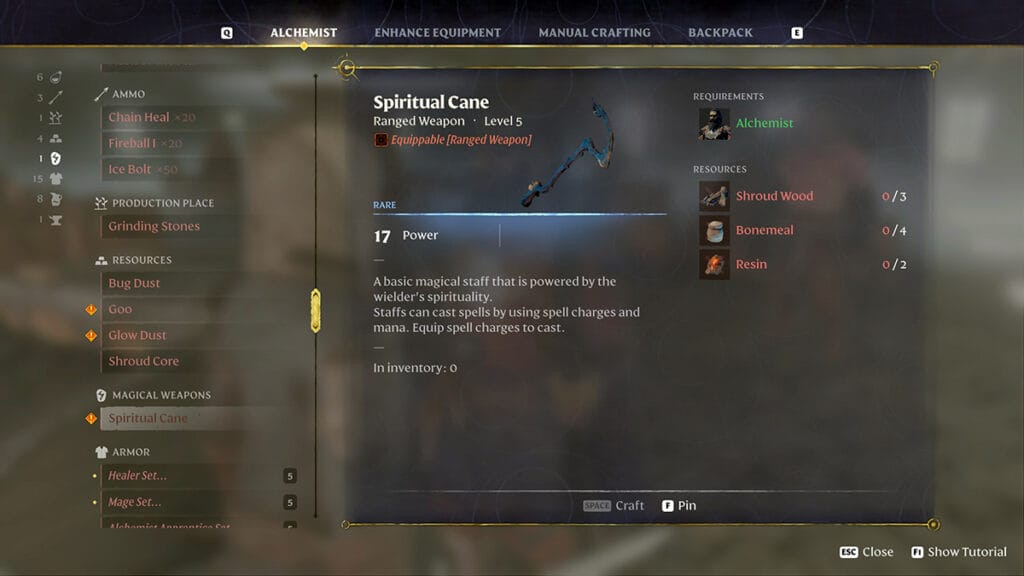Select Bug Dust from resources

[134, 283]
